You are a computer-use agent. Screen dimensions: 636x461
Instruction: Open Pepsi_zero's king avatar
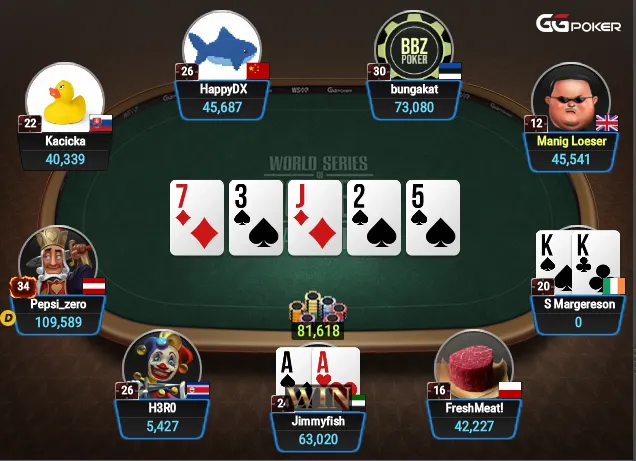(x=56, y=262)
